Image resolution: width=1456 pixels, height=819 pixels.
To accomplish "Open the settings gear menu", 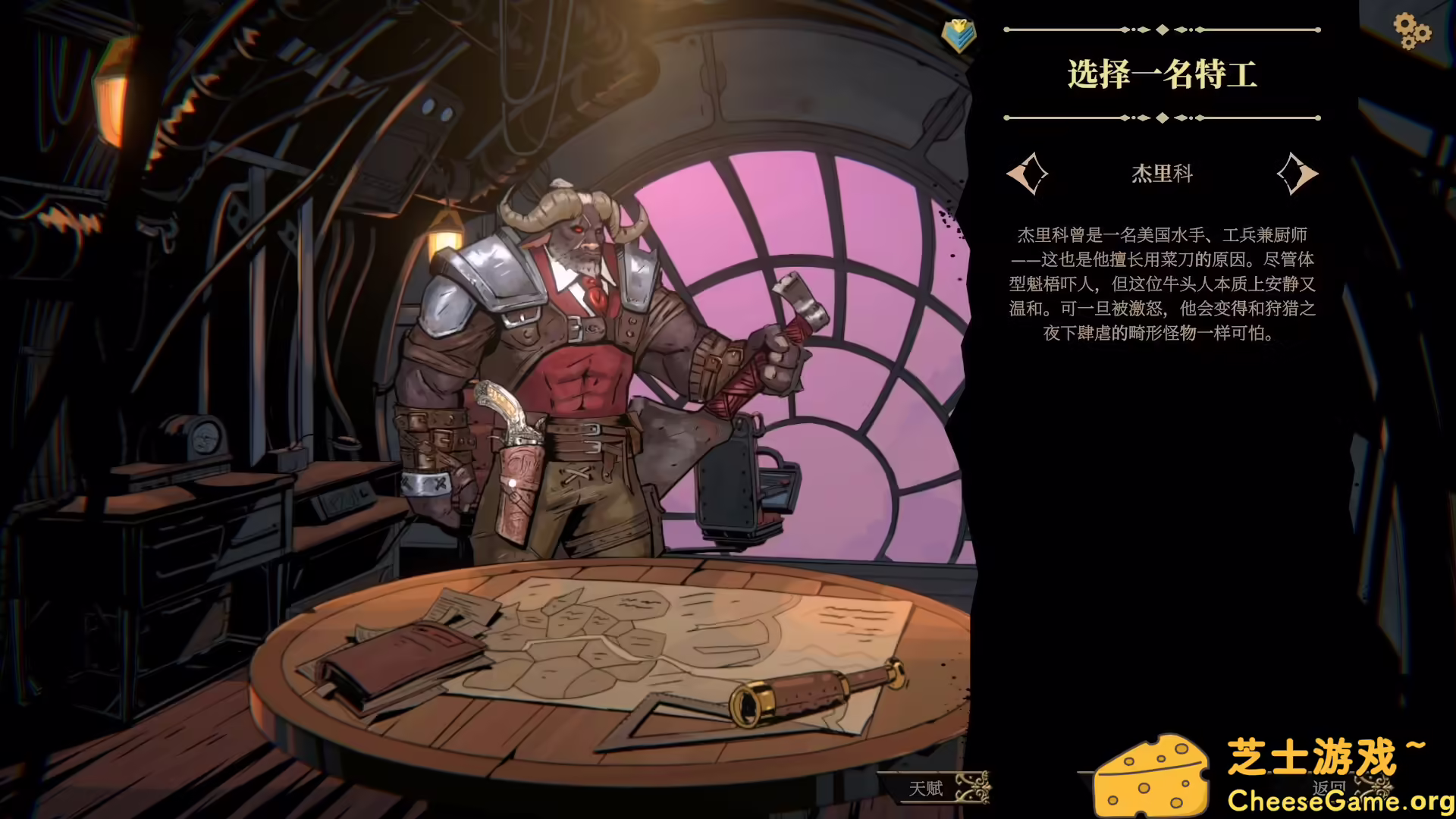I will (x=1412, y=32).
